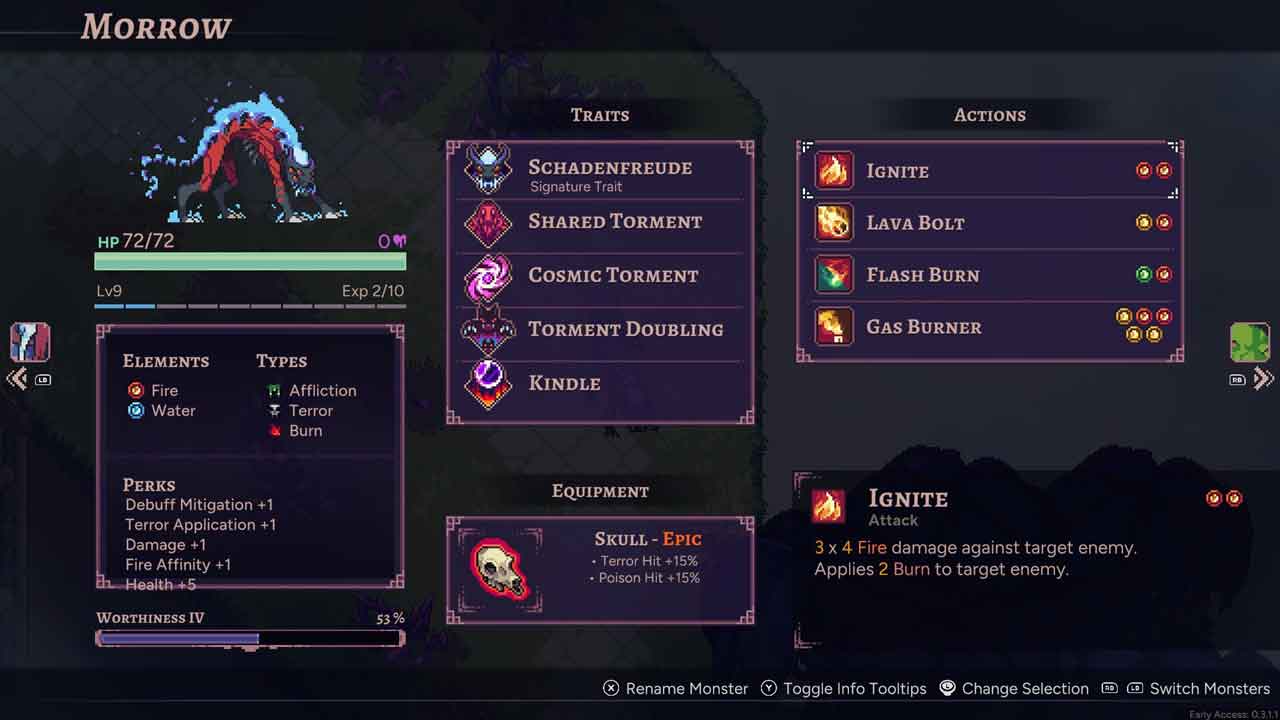Click the Change Selection option
1280x720 pixels.
point(1013,689)
